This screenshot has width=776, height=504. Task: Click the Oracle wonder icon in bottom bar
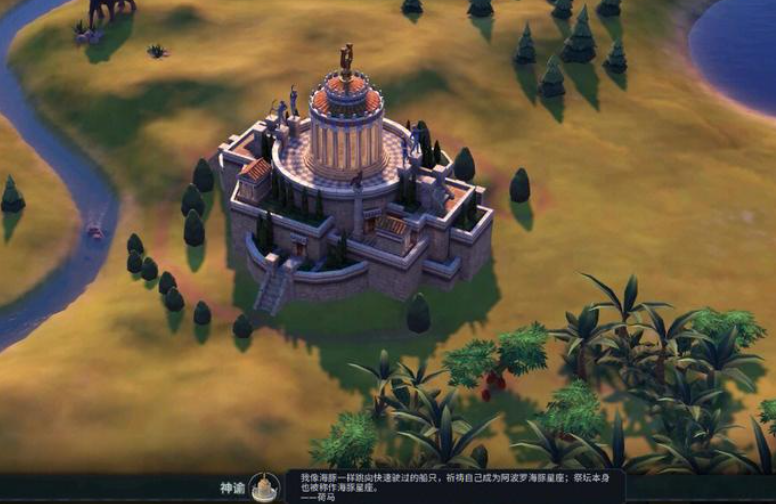coord(264,487)
